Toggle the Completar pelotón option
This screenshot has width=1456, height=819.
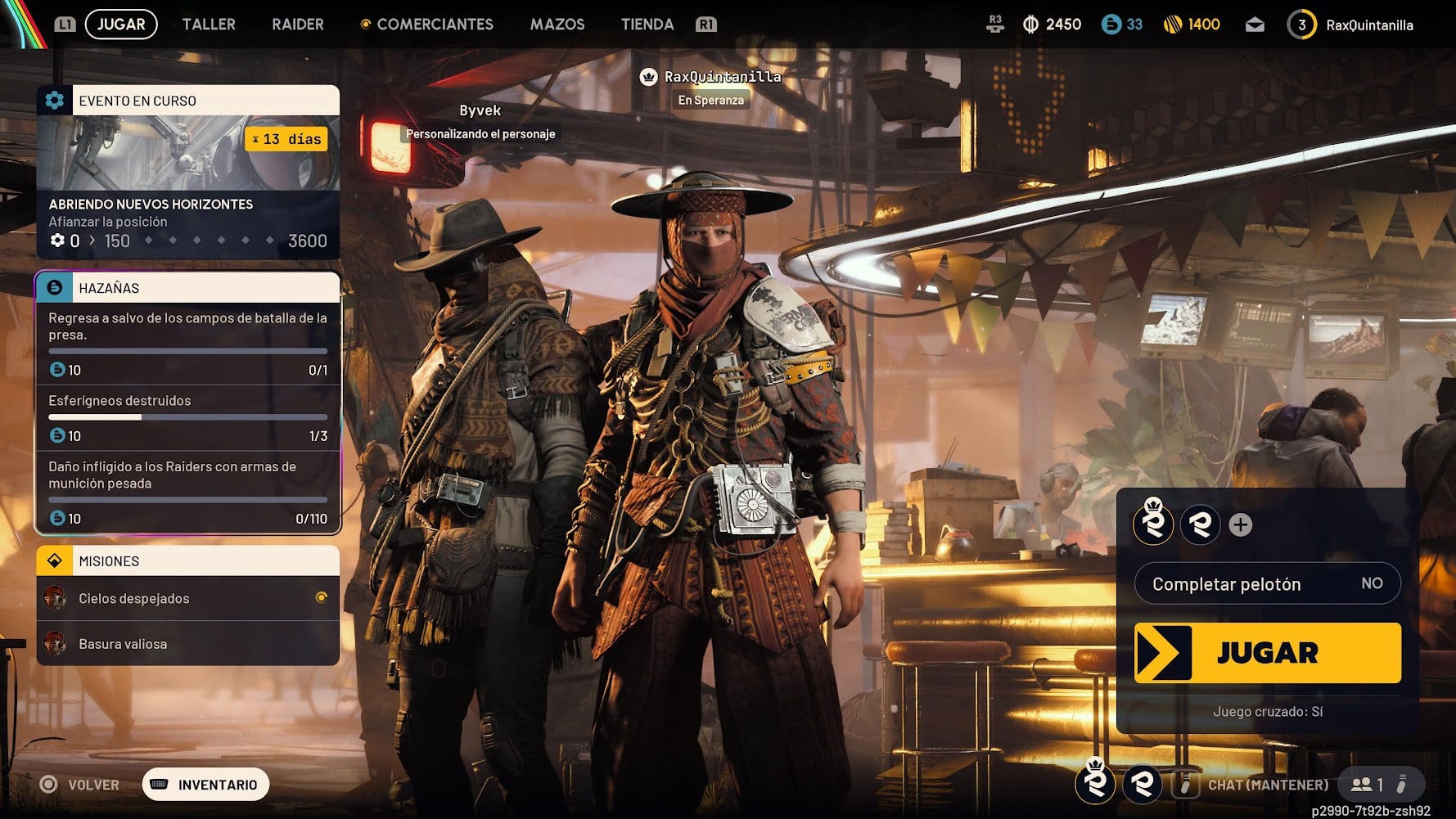(x=1267, y=583)
